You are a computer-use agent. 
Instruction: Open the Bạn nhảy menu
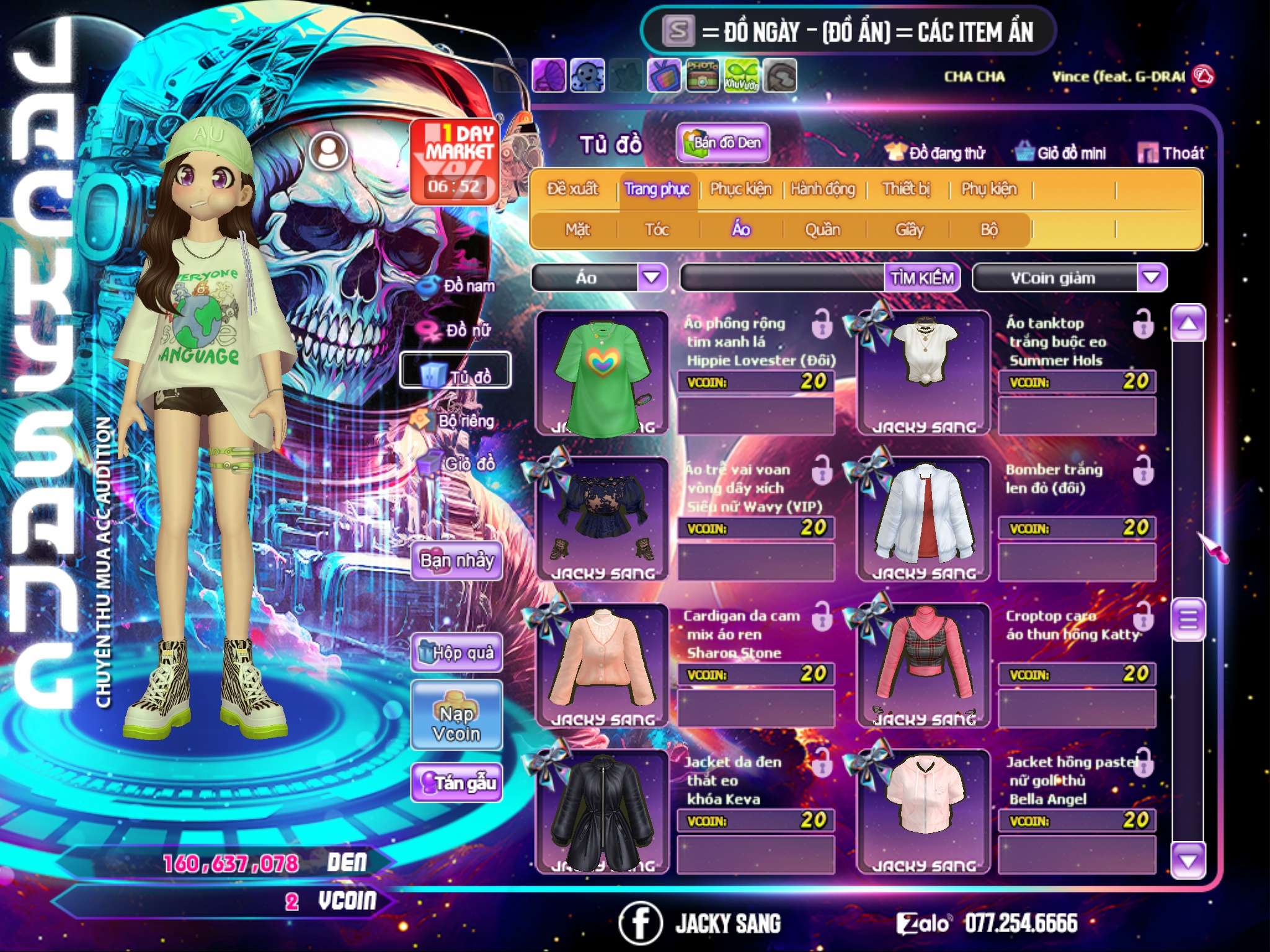456,561
